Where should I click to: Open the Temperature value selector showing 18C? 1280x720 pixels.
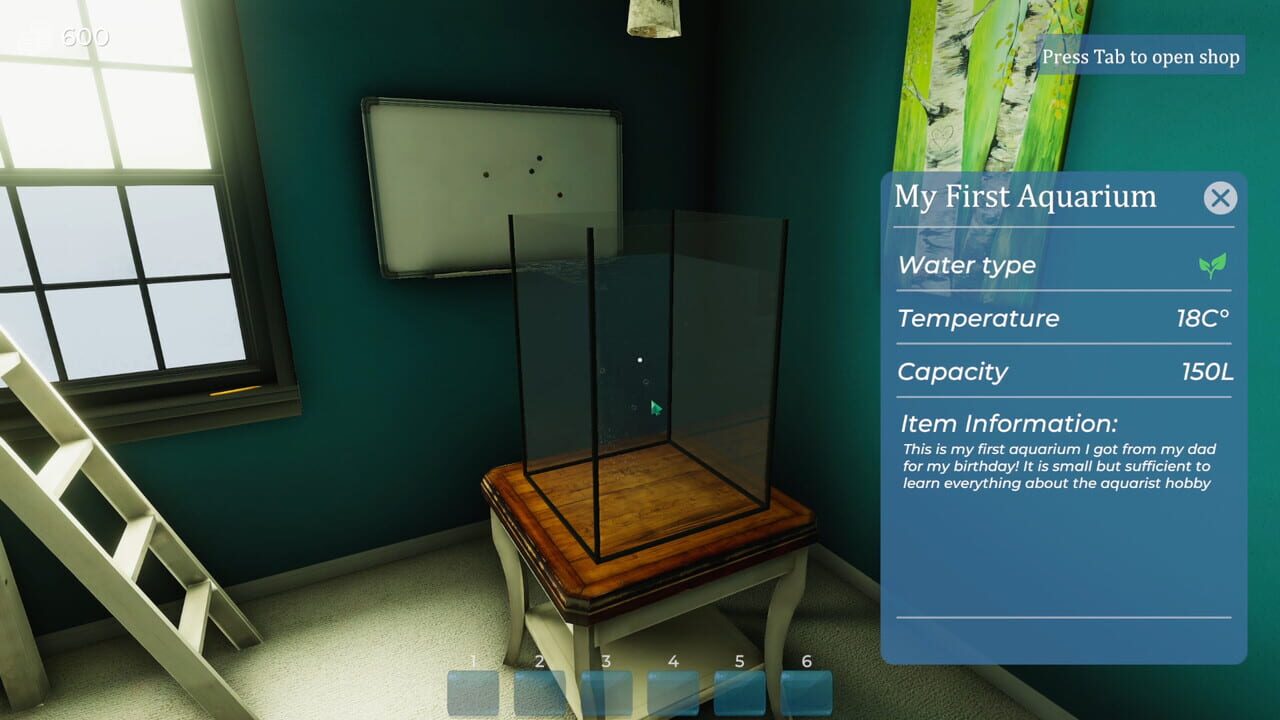coord(1200,318)
